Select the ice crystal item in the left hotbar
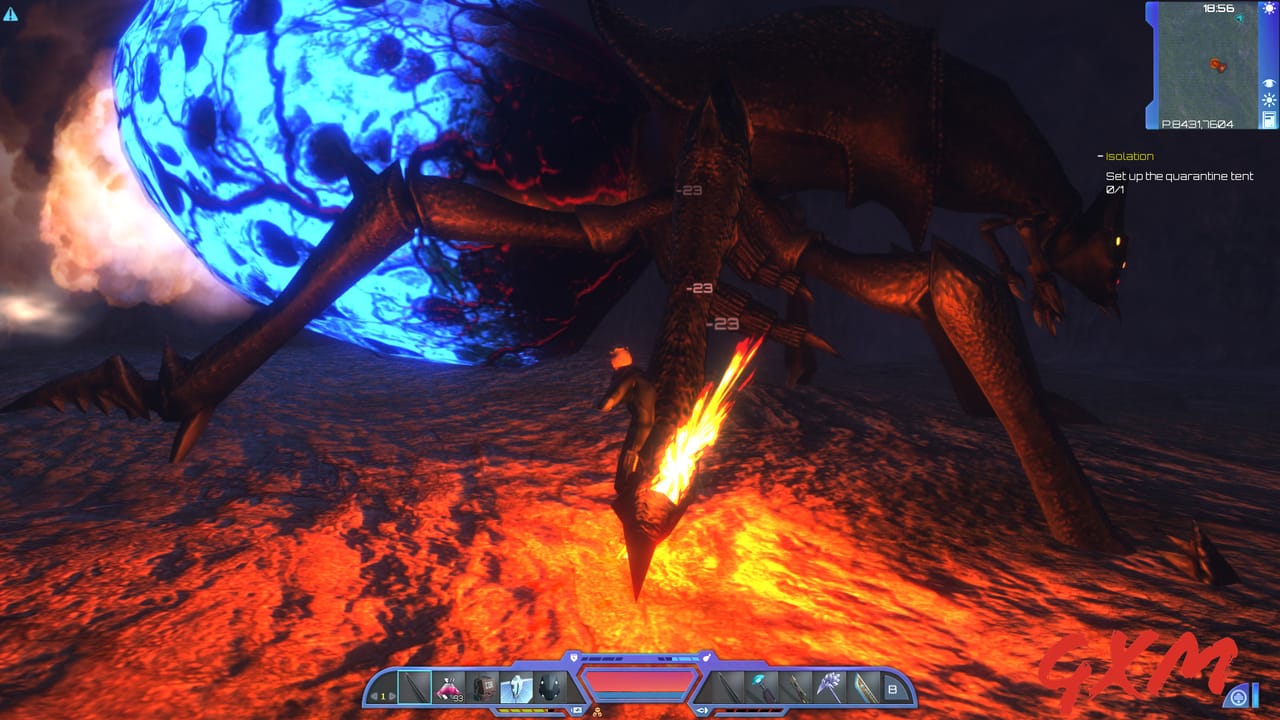The image size is (1280, 720). (x=516, y=686)
